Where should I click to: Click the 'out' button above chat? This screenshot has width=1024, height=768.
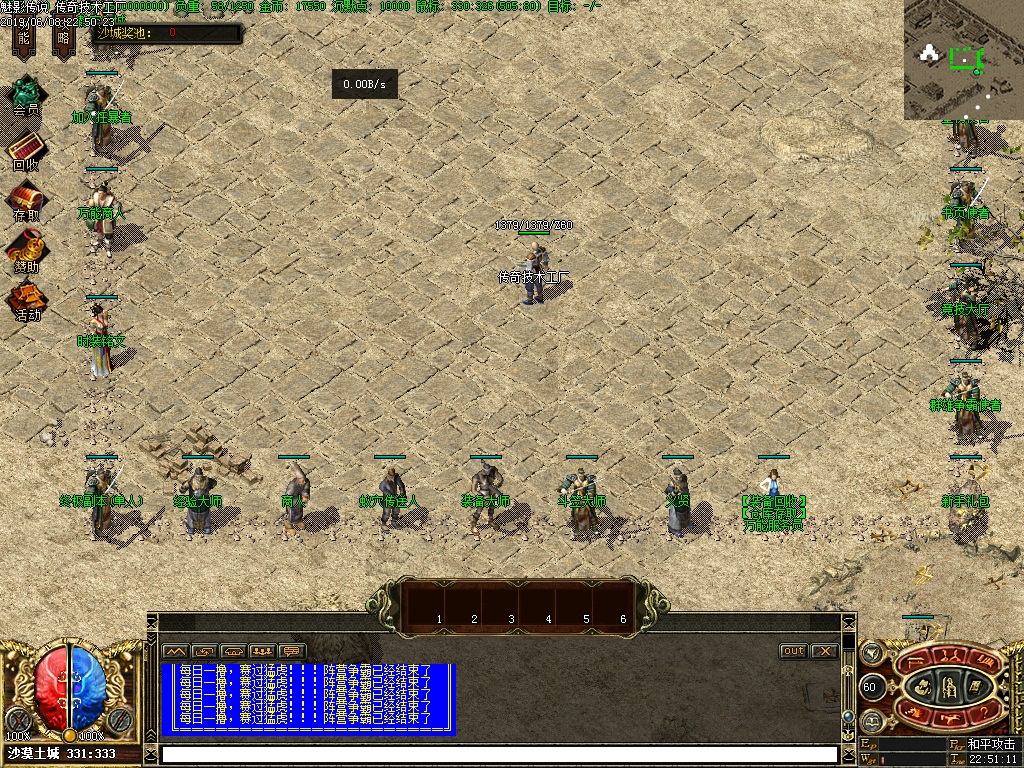pos(793,651)
